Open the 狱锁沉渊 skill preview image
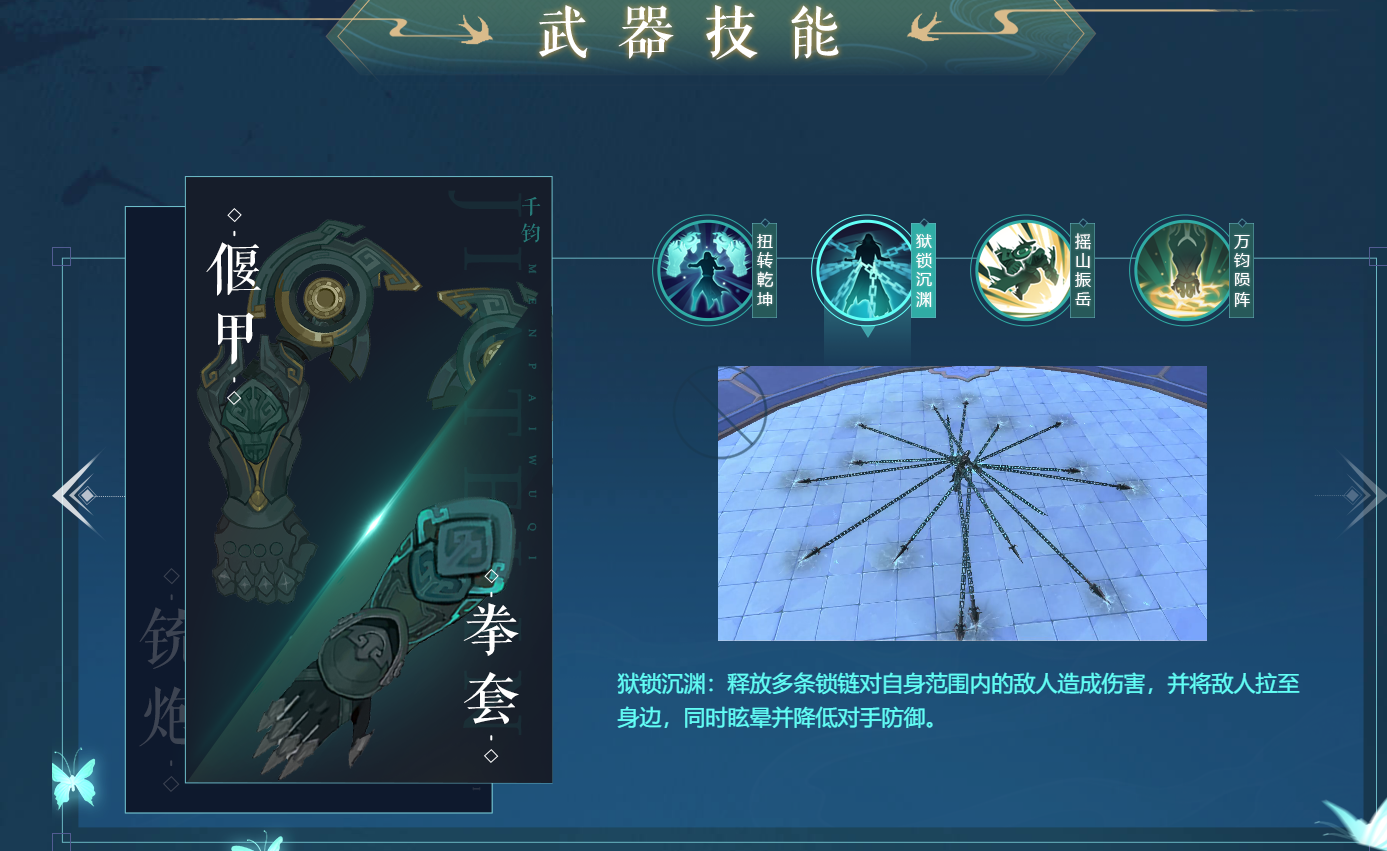Viewport: 1387px width, 851px height. (x=963, y=502)
